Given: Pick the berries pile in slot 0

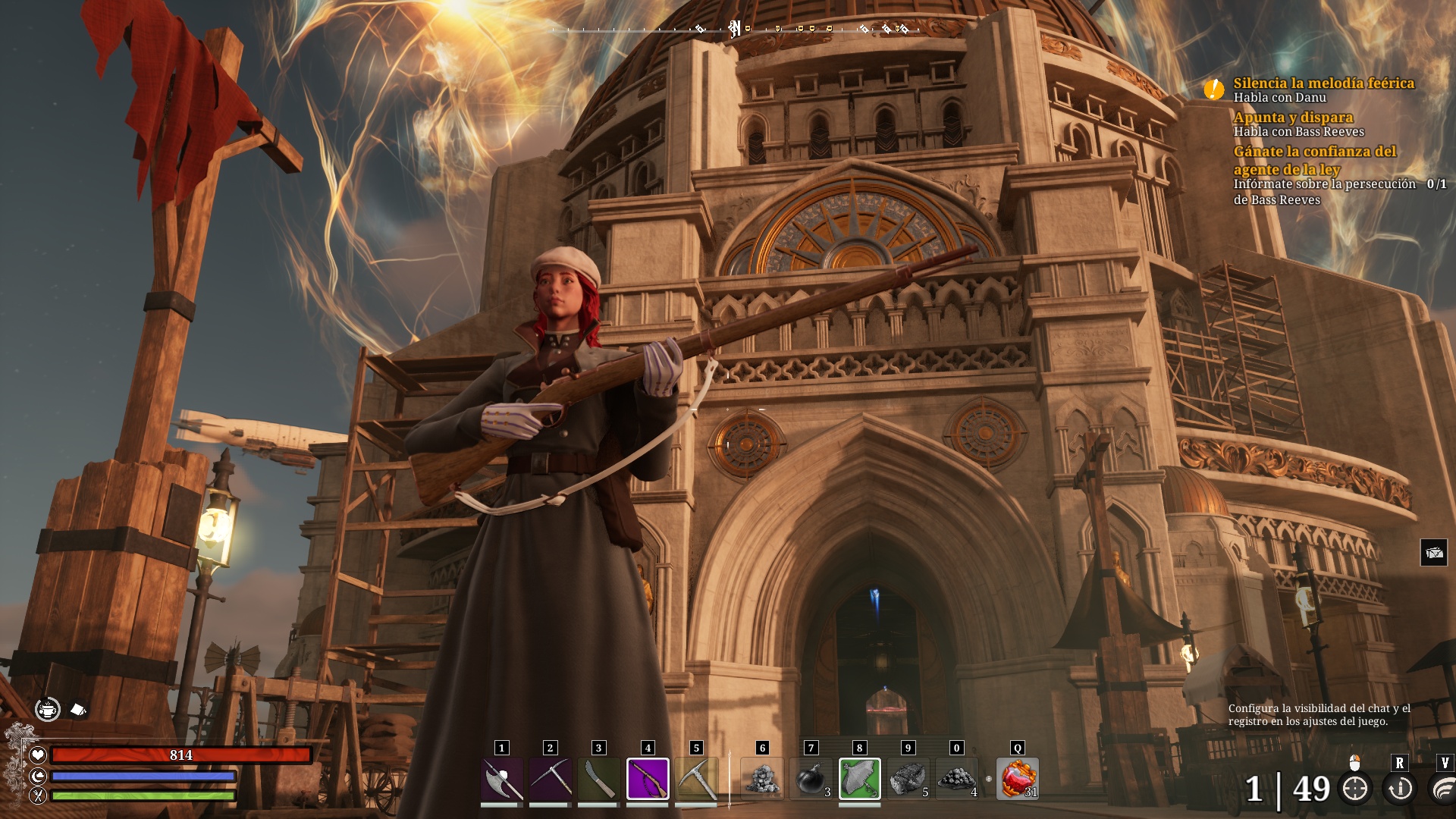Looking at the screenshot, I should (x=957, y=779).
